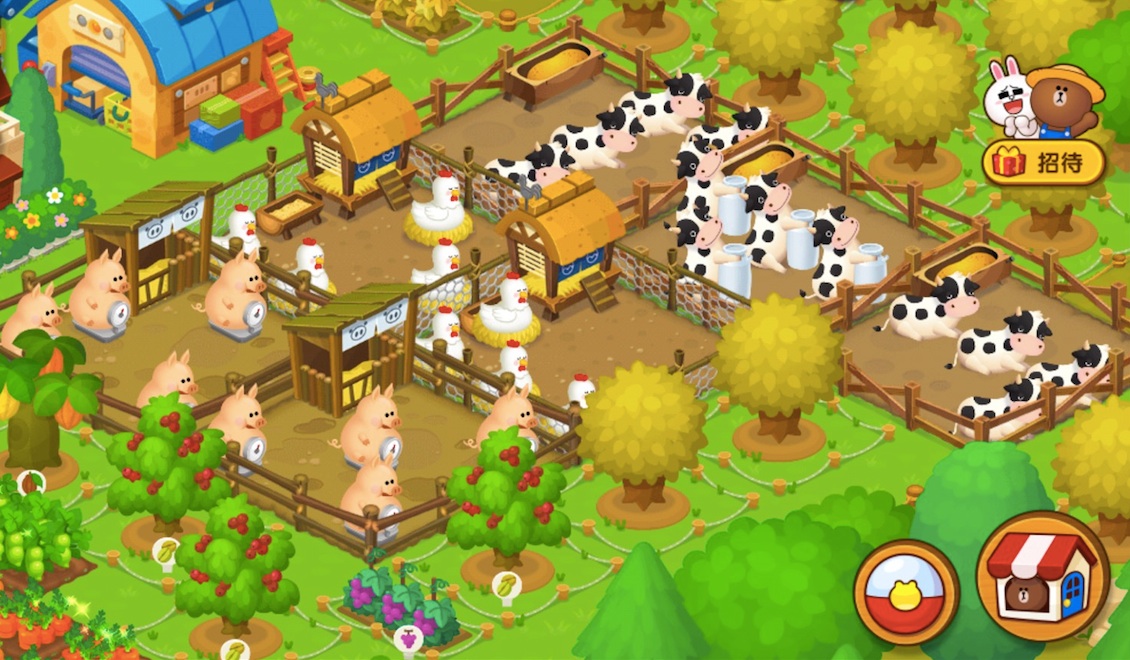Open the gacha capsule button
Viewport: 1130px width, 660px height.
pyautogui.click(x=906, y=591)
